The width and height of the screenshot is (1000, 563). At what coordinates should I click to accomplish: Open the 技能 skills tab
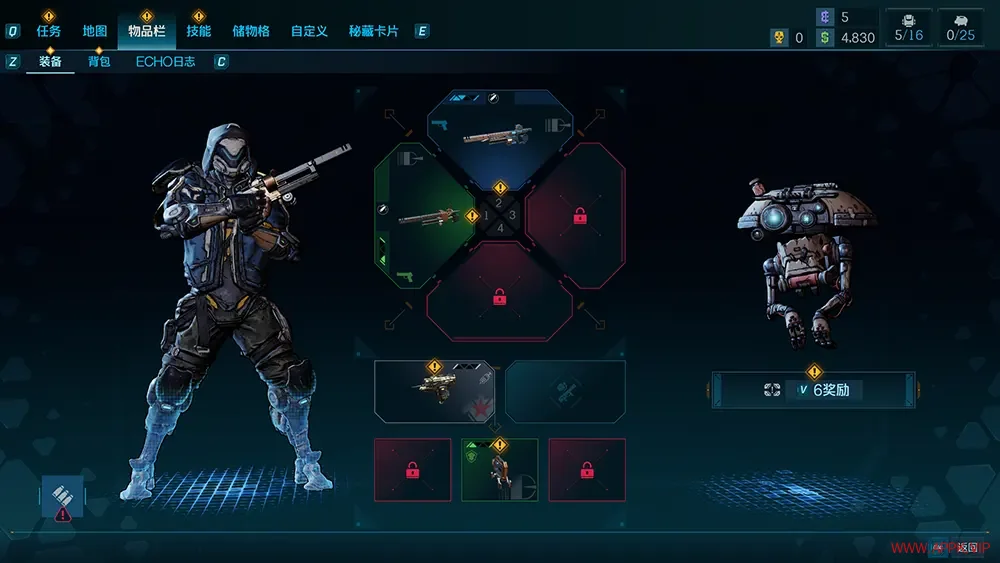click(198, 31)
